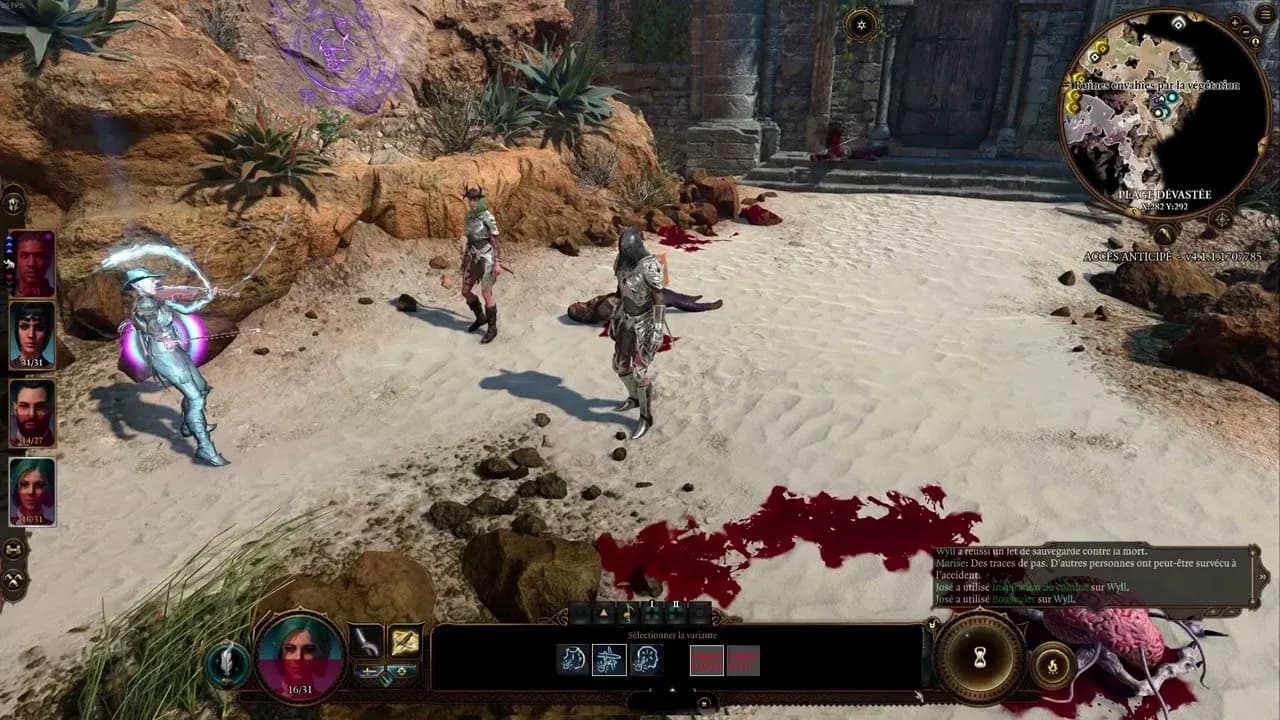Toggle the inventory bones icon on the left sidebar
1280x720 pixels.
[x=13, y=549]
